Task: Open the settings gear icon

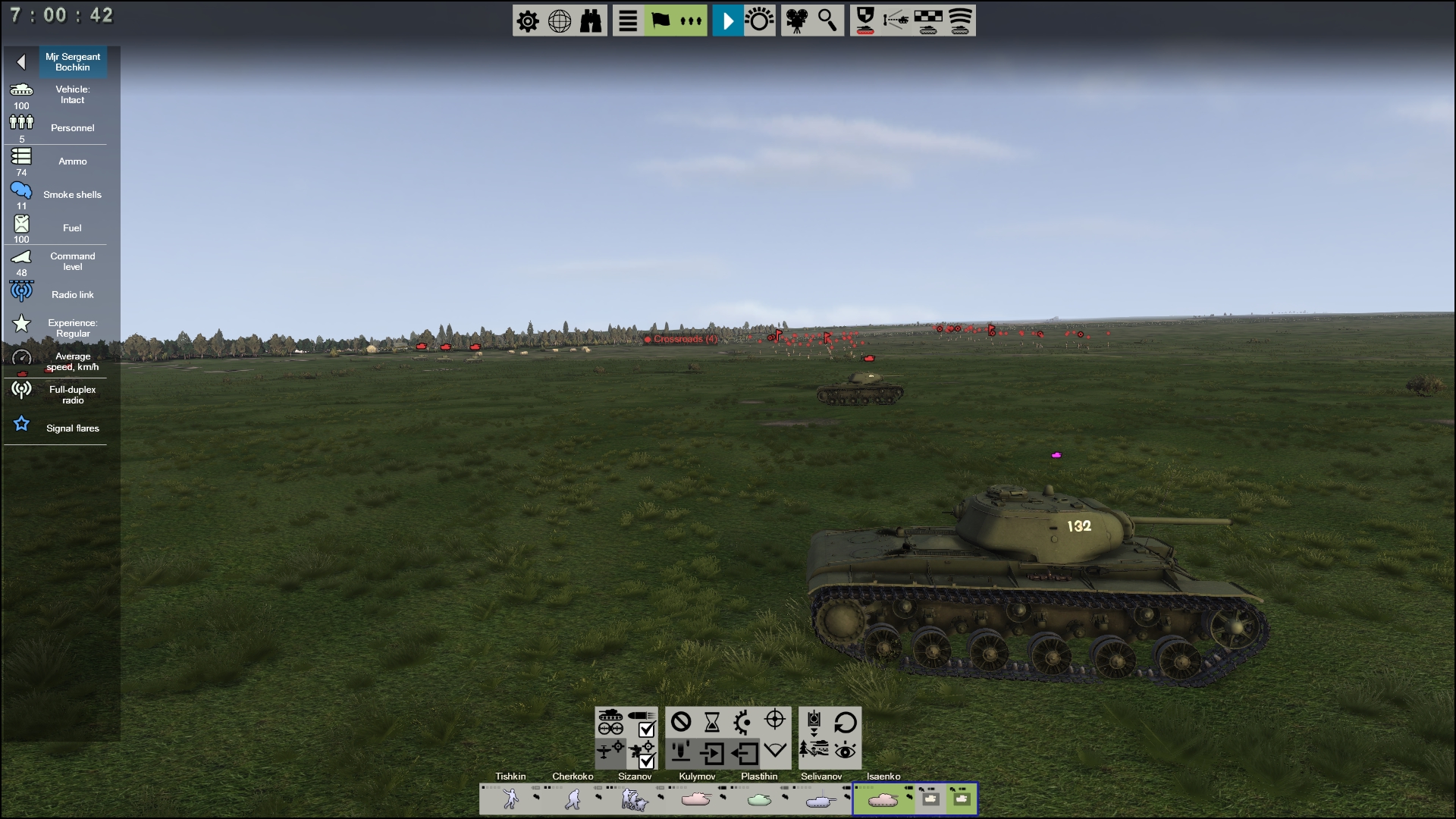Action: 529,20
